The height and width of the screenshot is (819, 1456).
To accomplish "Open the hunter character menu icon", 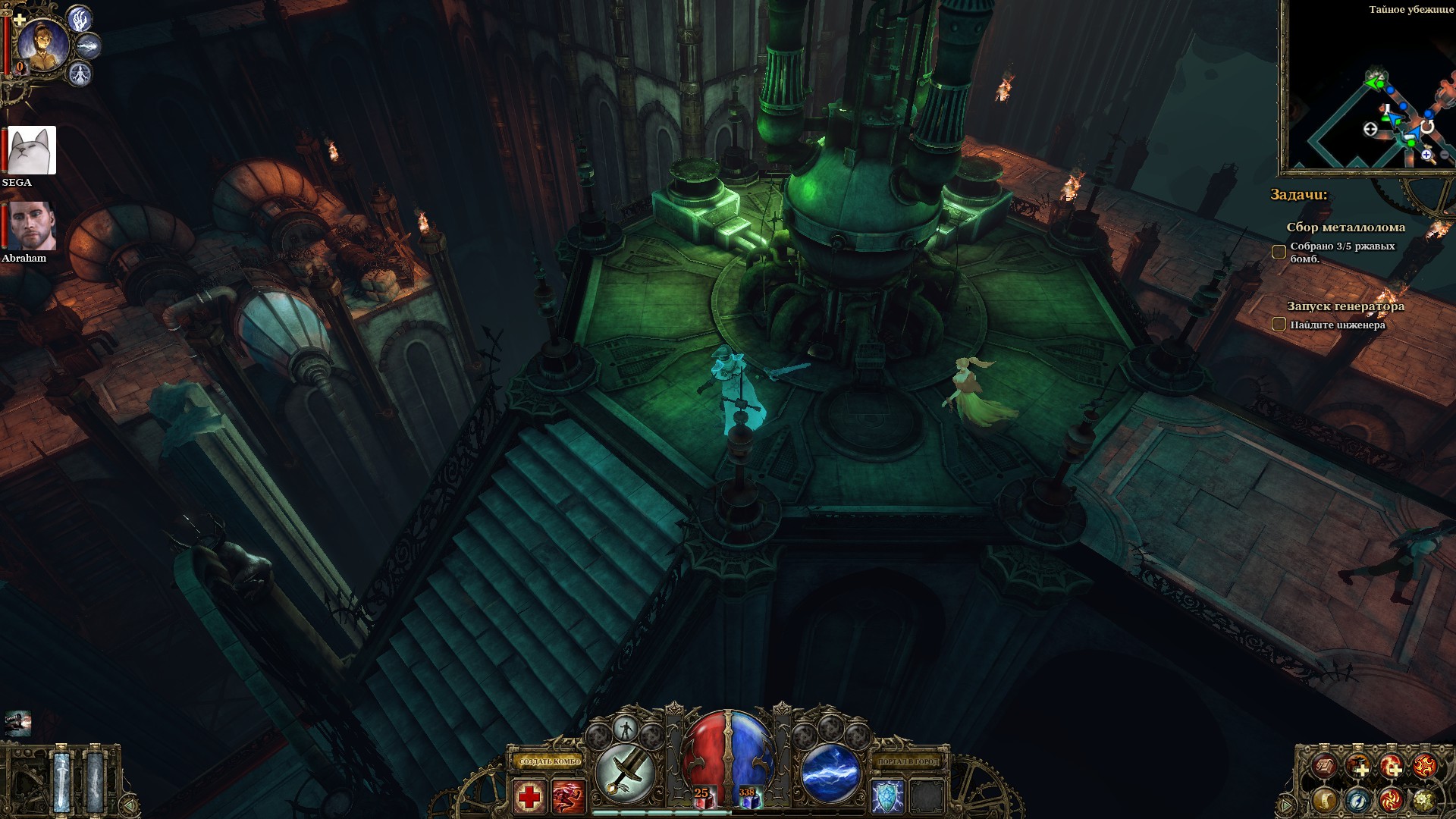I will click(1357, 766).
